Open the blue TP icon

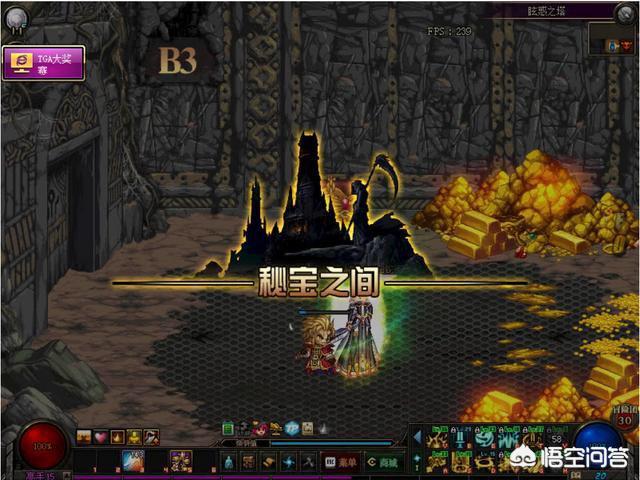(x=291, y=428)
